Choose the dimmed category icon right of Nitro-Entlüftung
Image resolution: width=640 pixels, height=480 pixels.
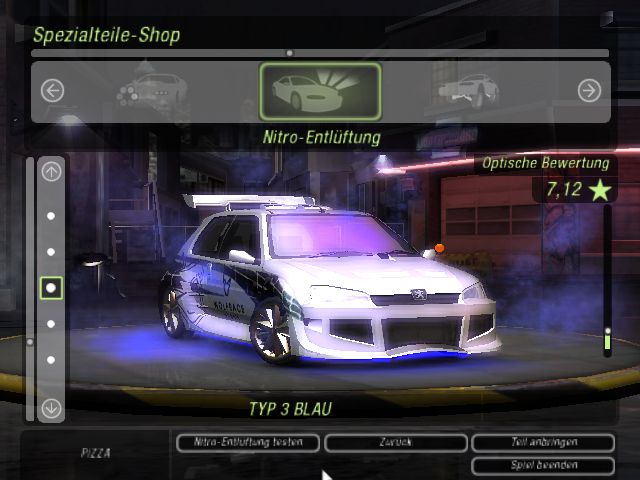coord(467,90)
